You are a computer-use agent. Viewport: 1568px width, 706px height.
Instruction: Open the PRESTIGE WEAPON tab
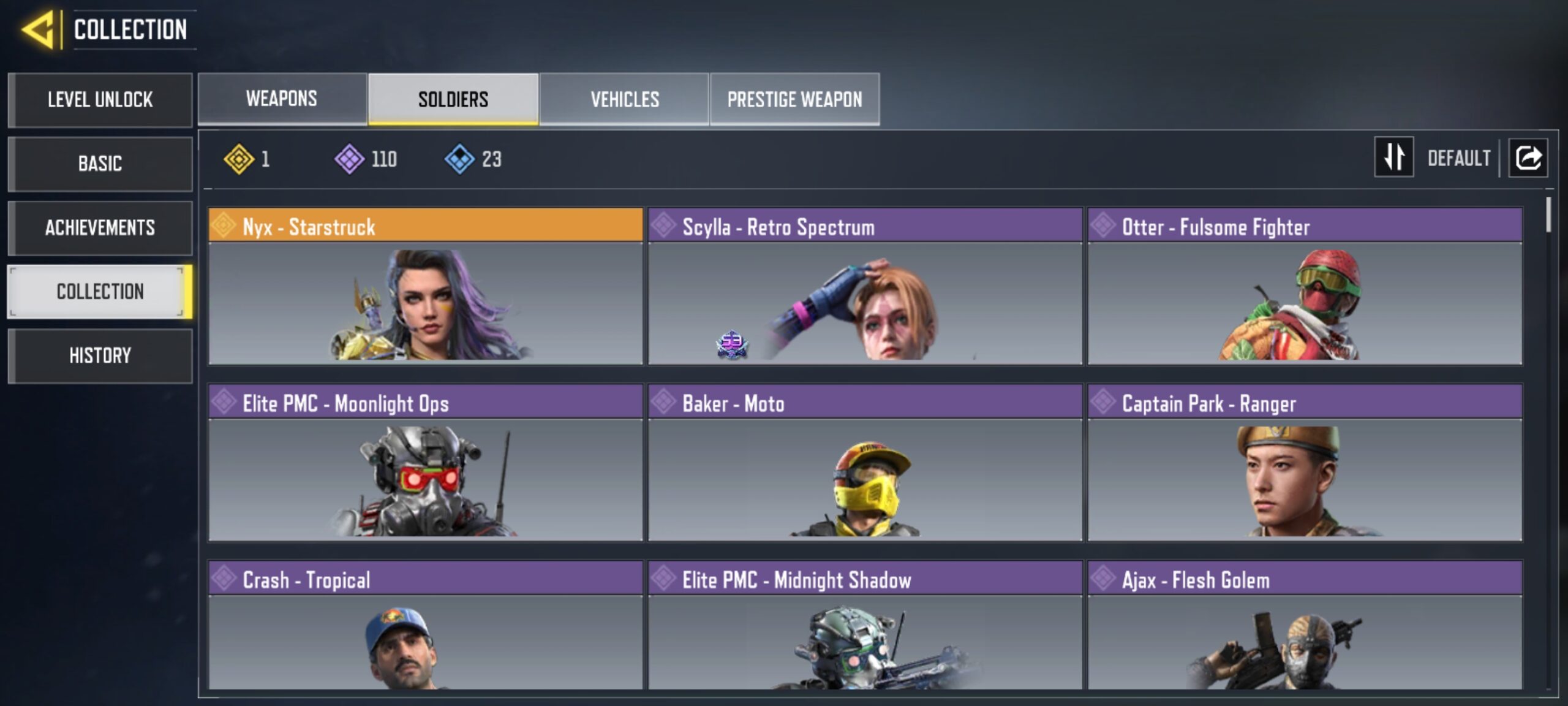click(x=795, y=98)
